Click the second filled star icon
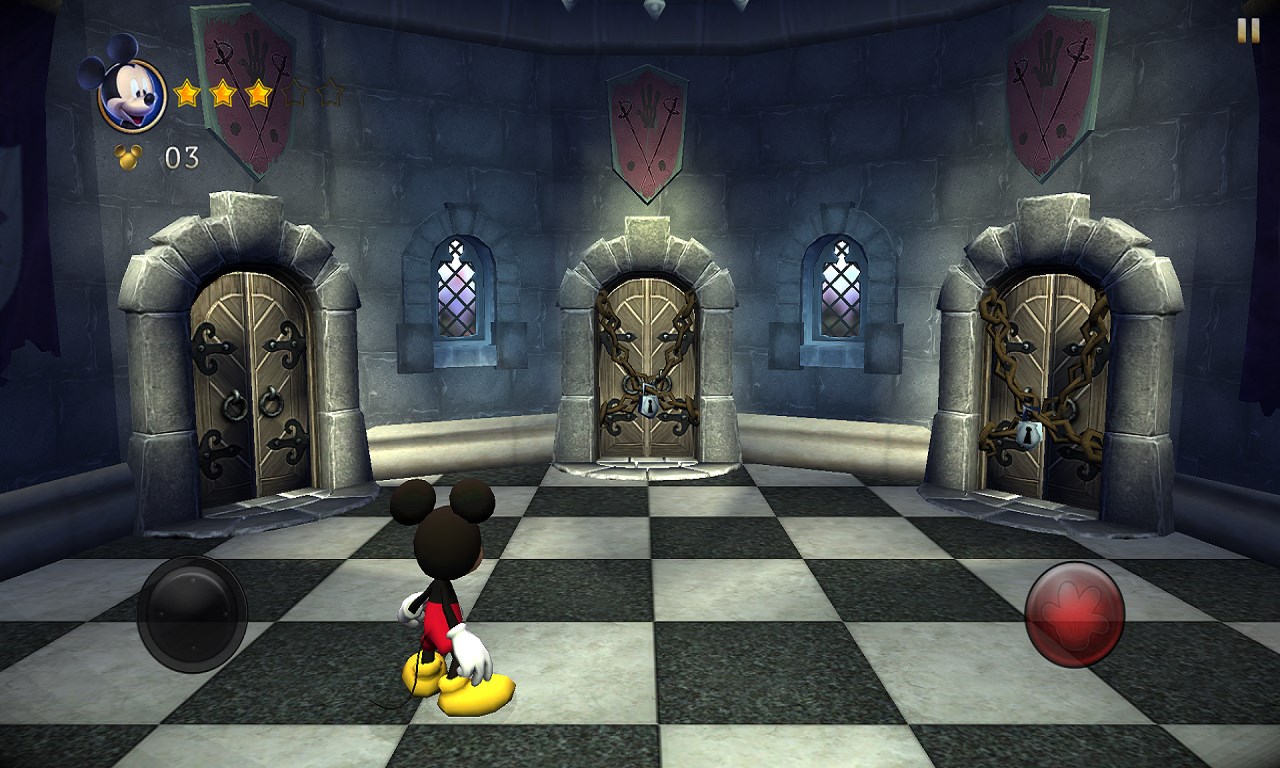Screen dimensions: 1280x768 [x=223, y=93]
